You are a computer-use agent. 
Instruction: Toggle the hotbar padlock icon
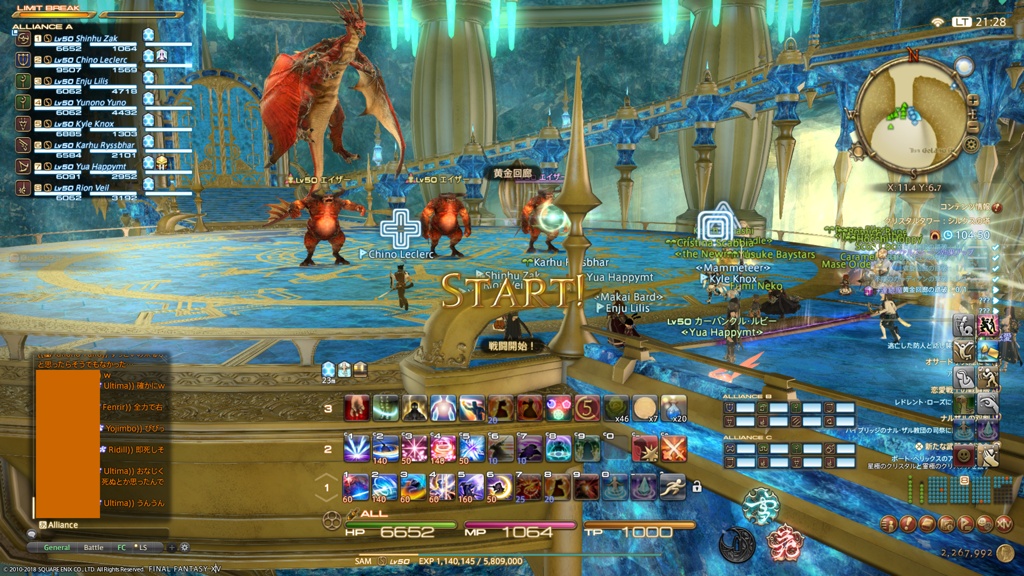coord(696,487)
